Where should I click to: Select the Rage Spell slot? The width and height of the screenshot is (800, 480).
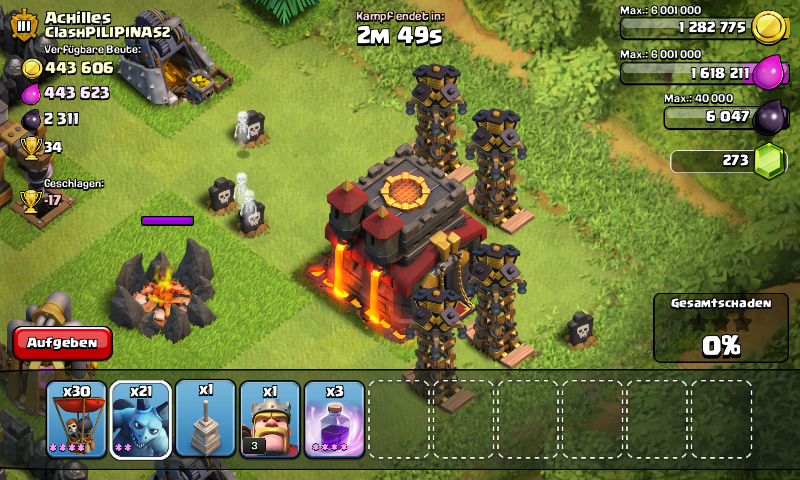(x=334, y=418)
